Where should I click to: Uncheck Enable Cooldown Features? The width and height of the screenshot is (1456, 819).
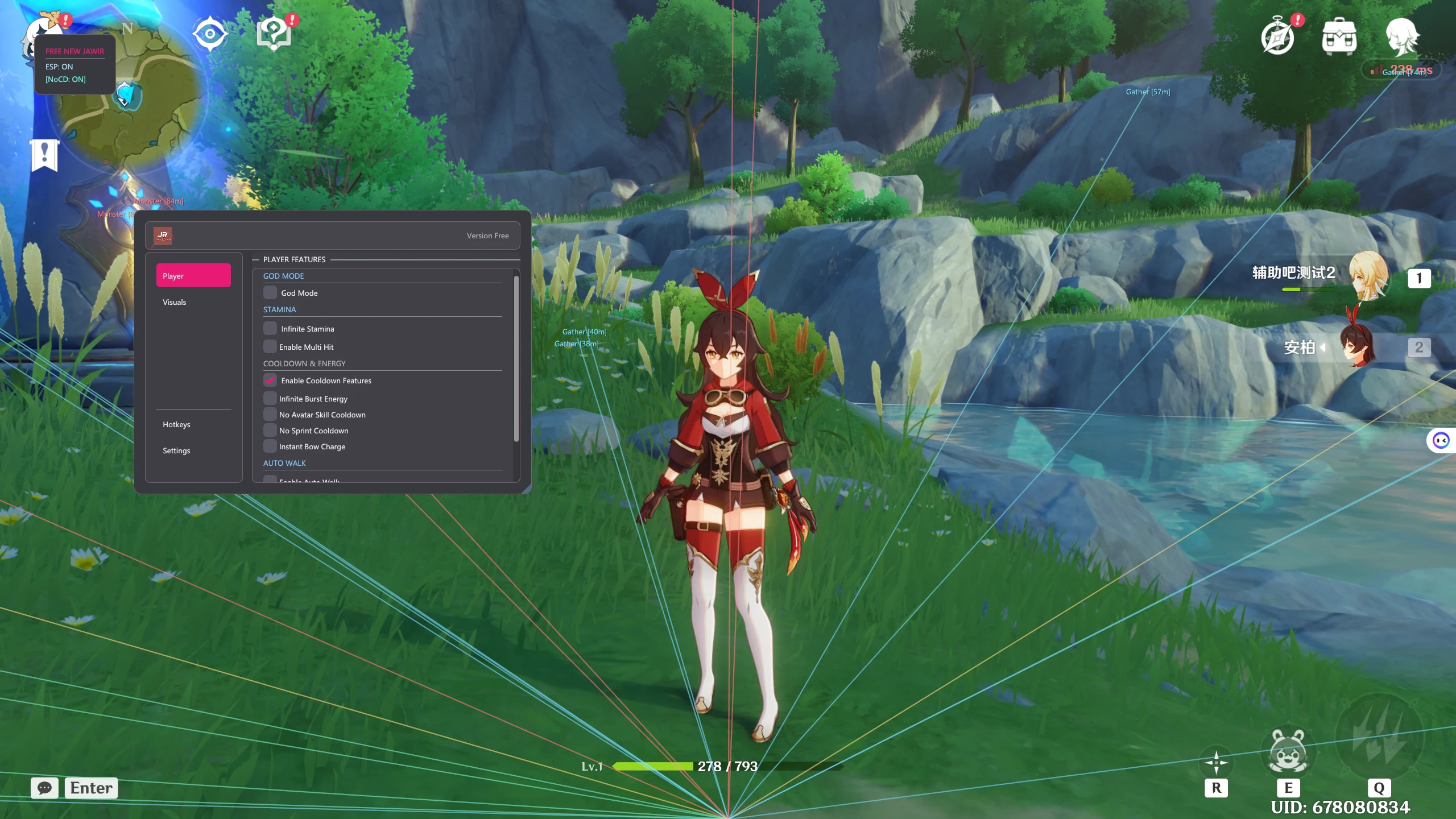(x=270, y=380)
